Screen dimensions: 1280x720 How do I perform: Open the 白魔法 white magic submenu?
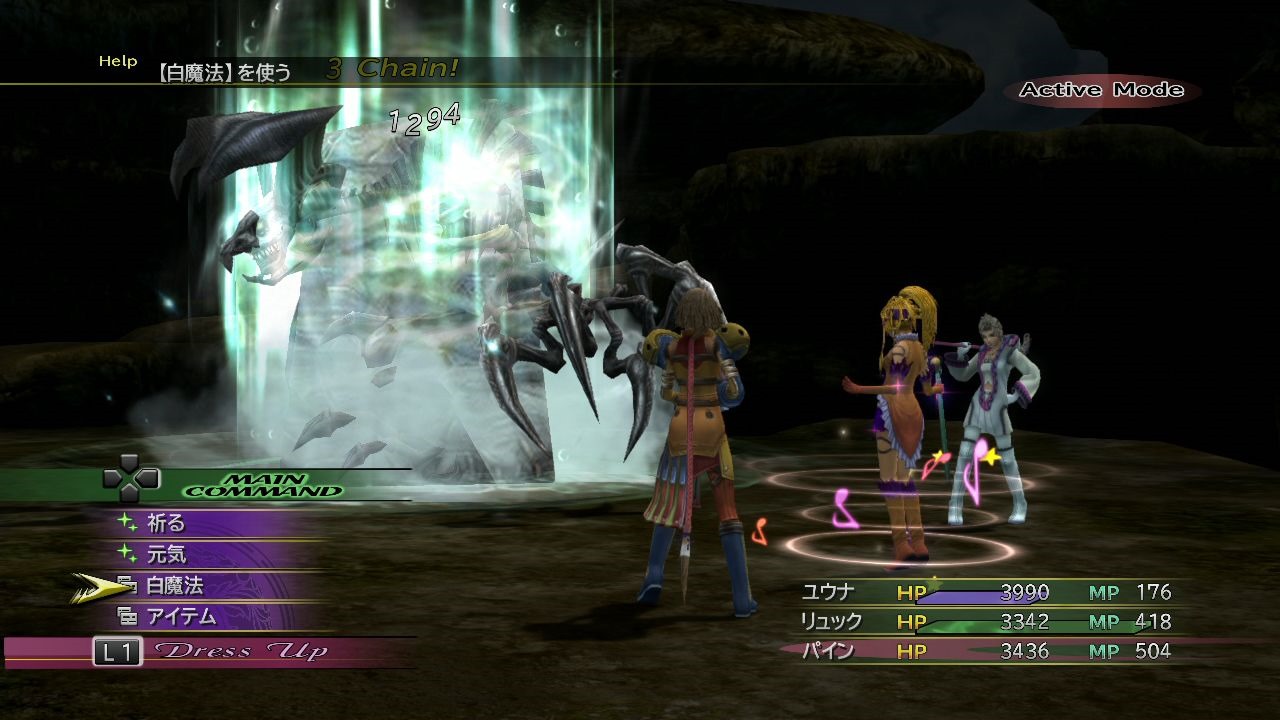[174, 586]
